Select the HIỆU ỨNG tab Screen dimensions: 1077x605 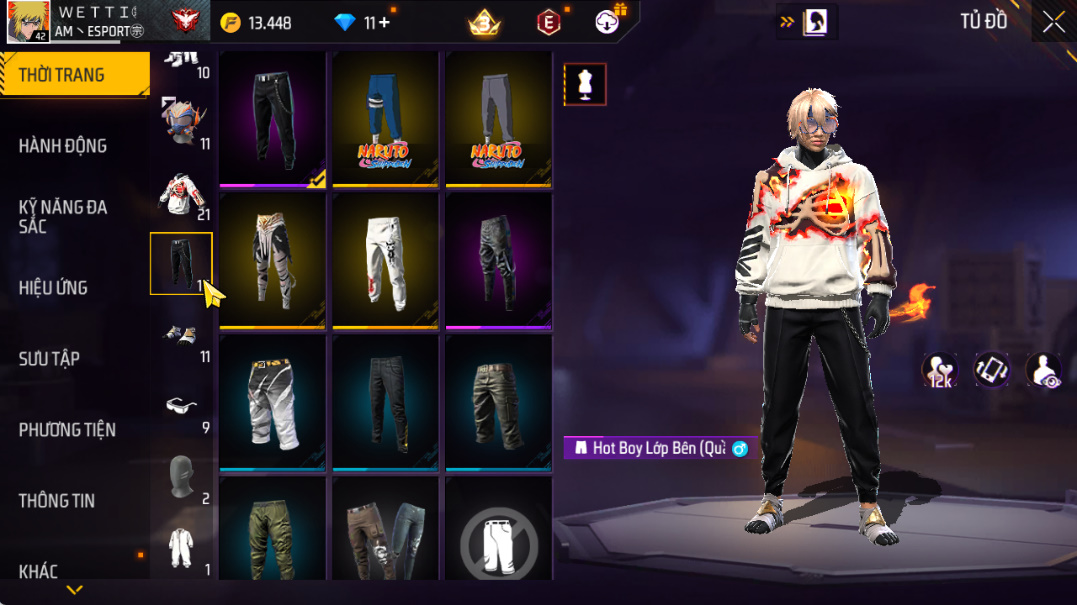pos(53,288)
